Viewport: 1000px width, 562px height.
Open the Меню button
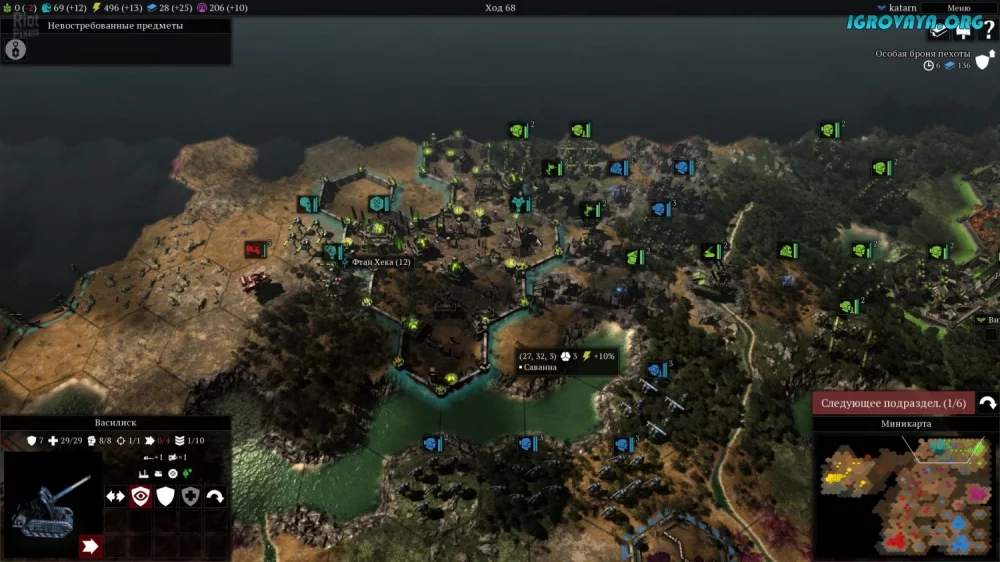point(958,7)
